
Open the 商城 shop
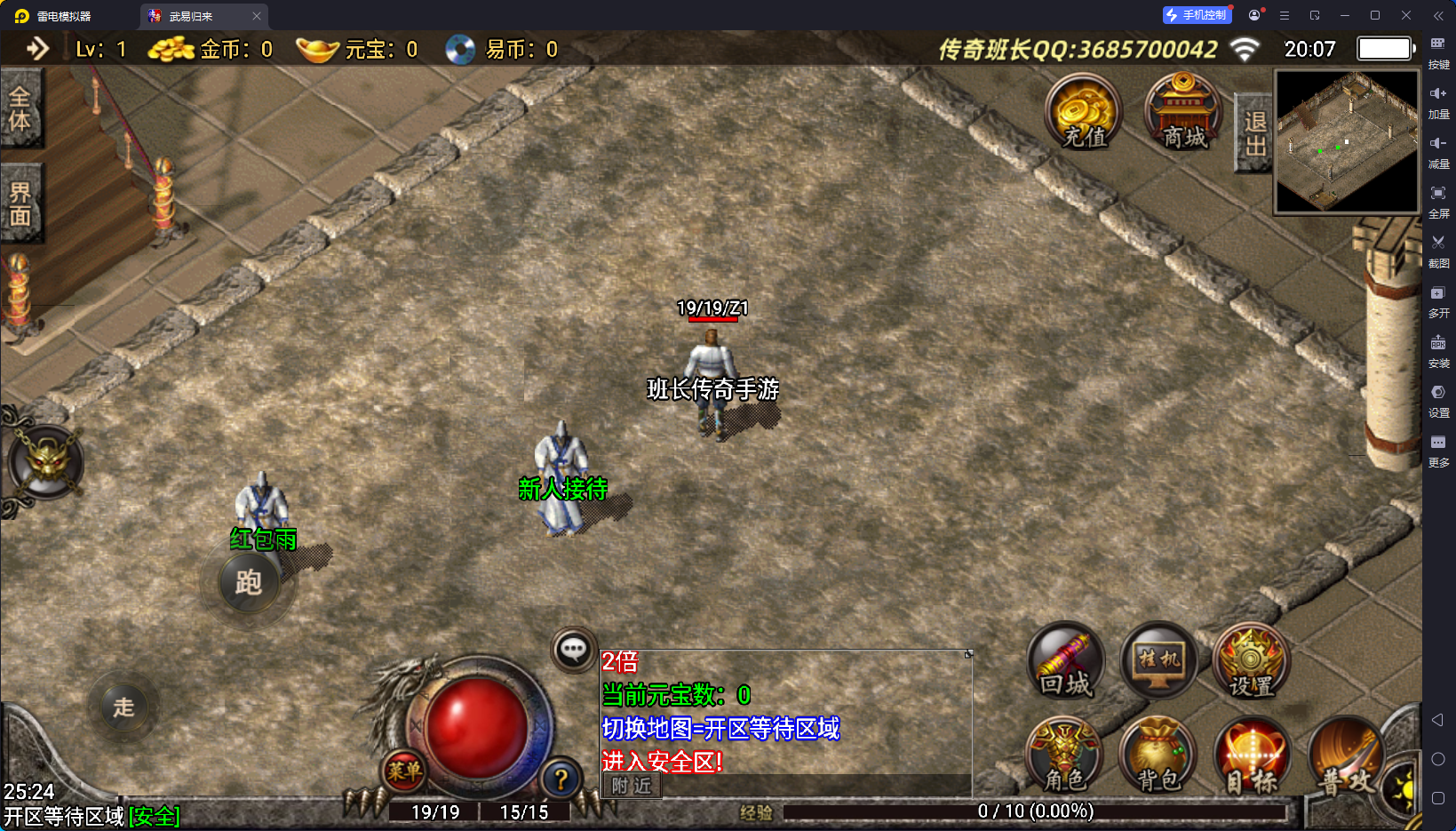click(x=1183, y=114)
